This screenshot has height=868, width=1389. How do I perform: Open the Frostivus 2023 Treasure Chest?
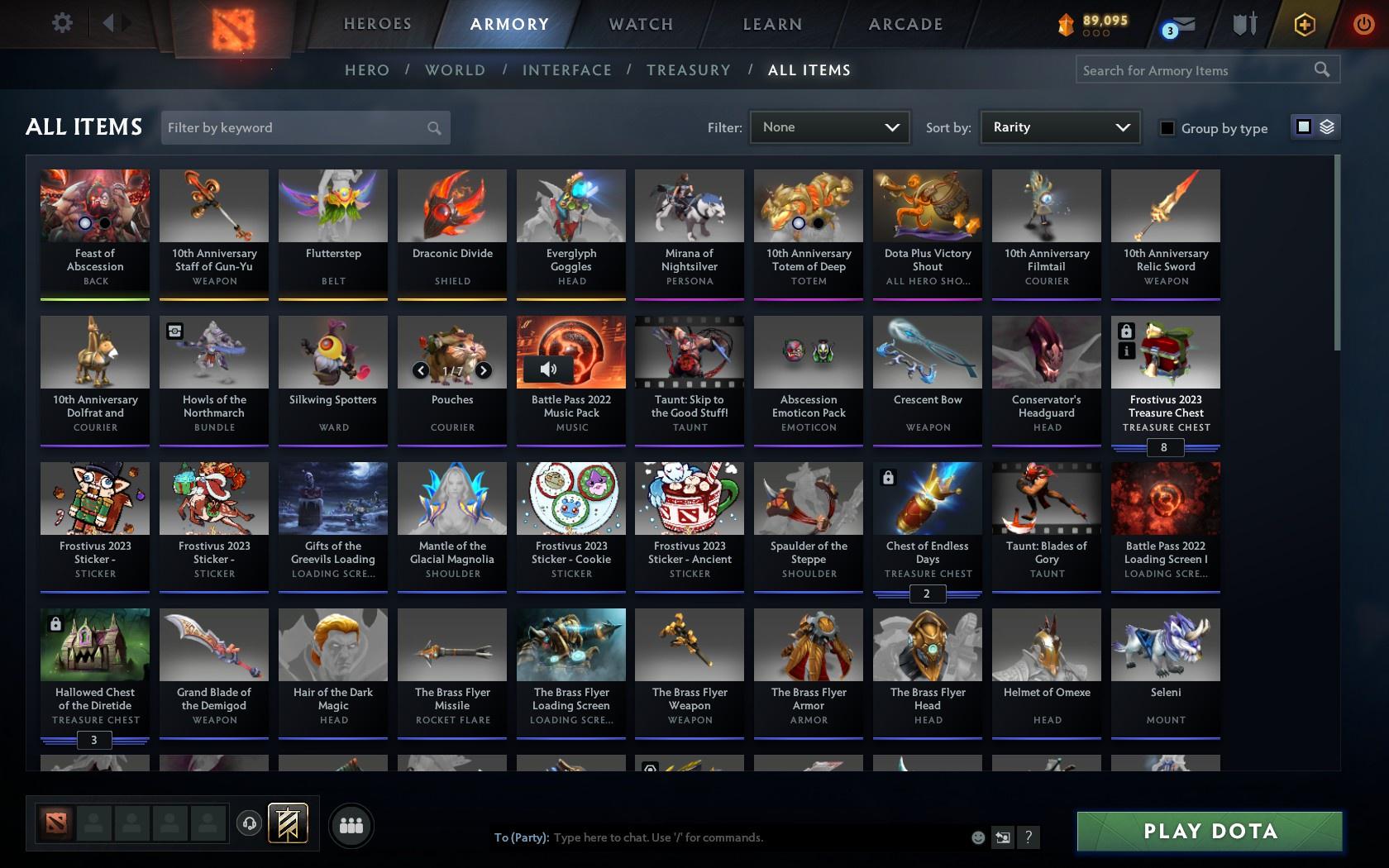click(1165, 351)
